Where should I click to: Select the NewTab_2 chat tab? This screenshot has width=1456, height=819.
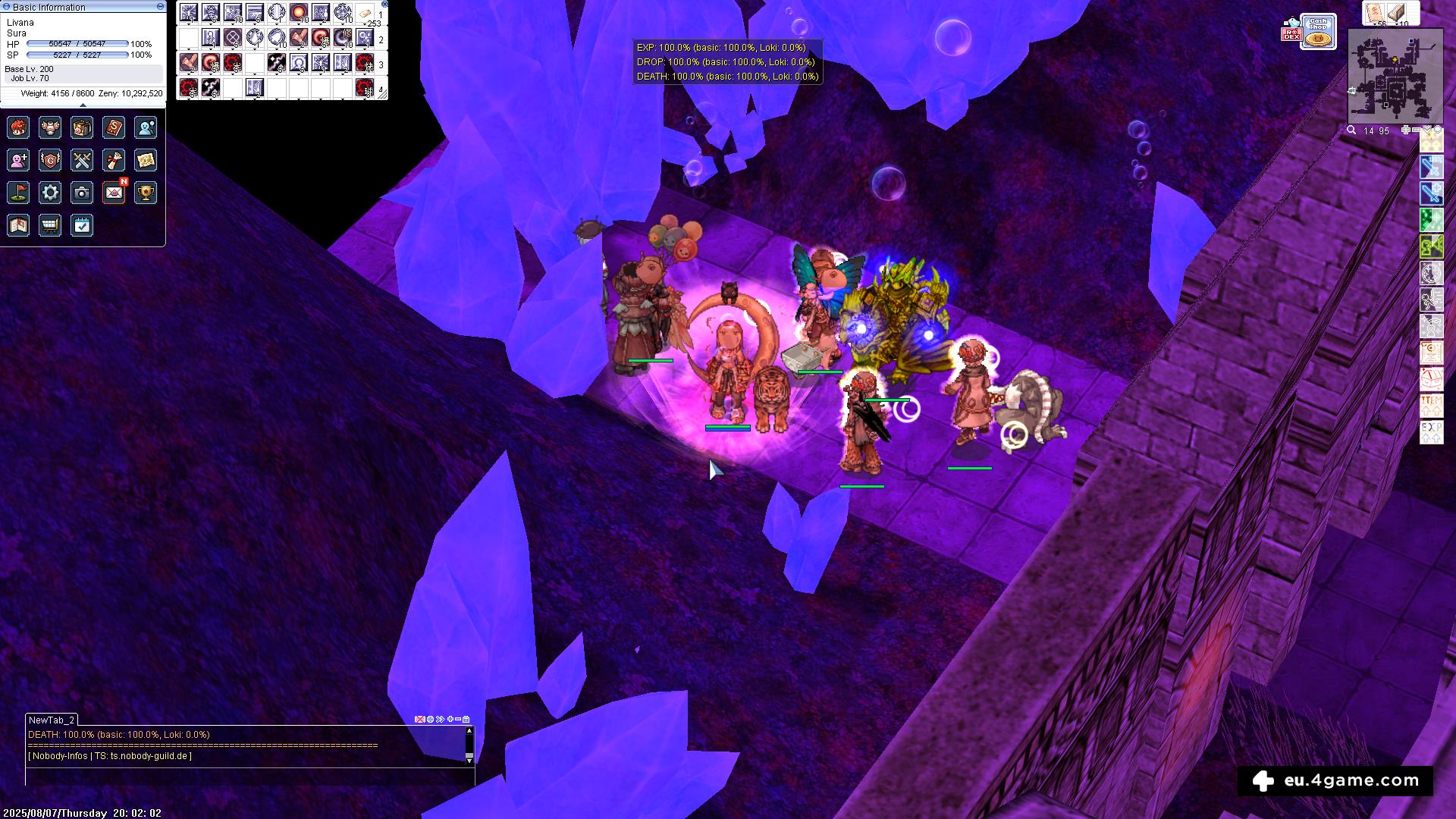pyautogui.click(x=52, y=720)
